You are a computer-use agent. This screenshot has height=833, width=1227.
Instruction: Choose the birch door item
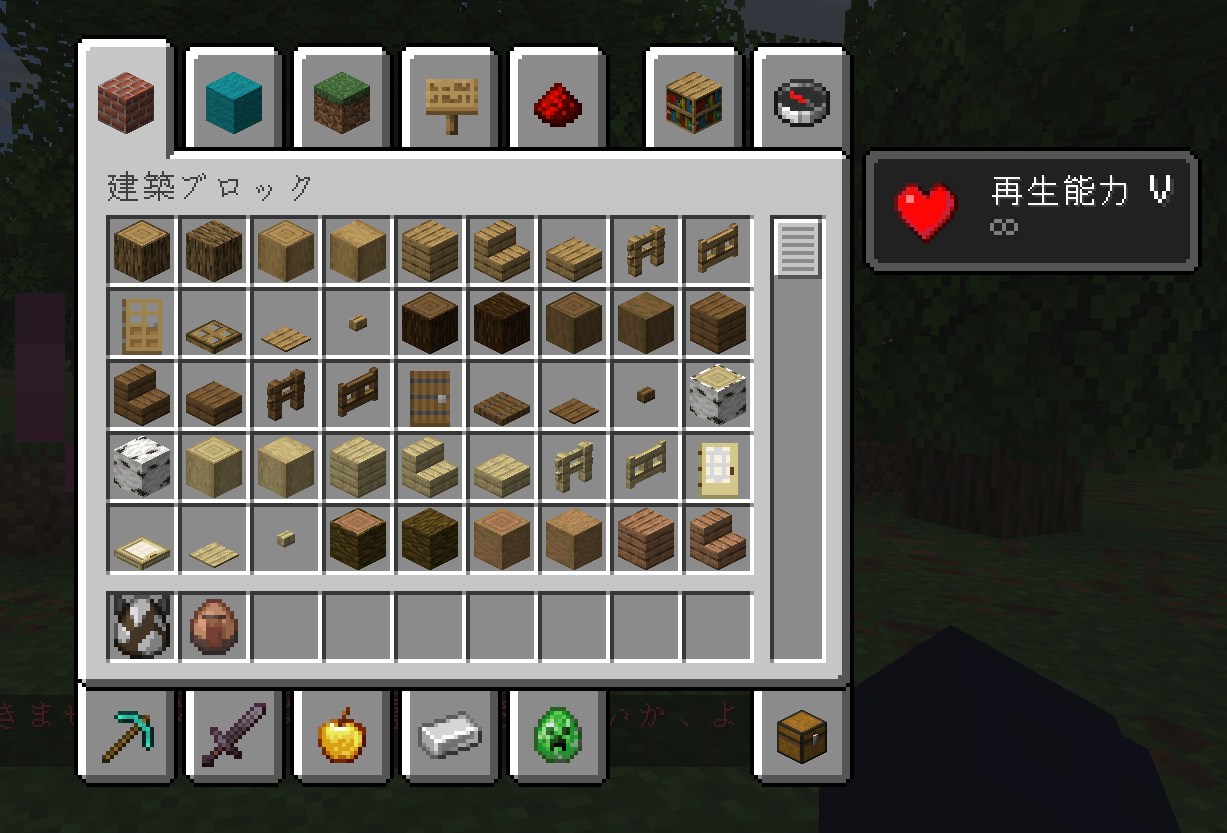click(x=718, y=468)
